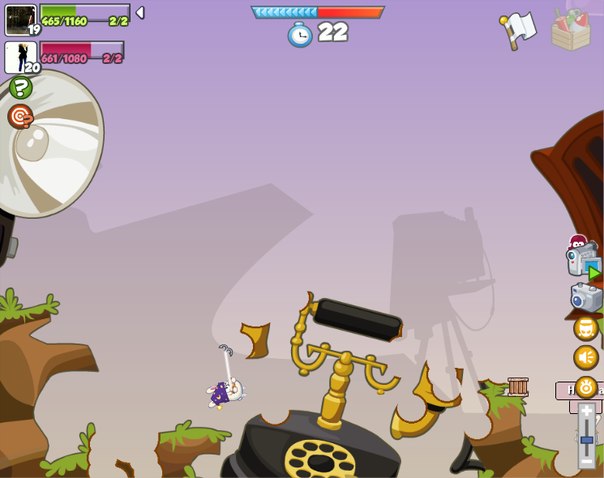Click the video camera replay icon
The image size is (604, 478).
(x=582, y=259)
